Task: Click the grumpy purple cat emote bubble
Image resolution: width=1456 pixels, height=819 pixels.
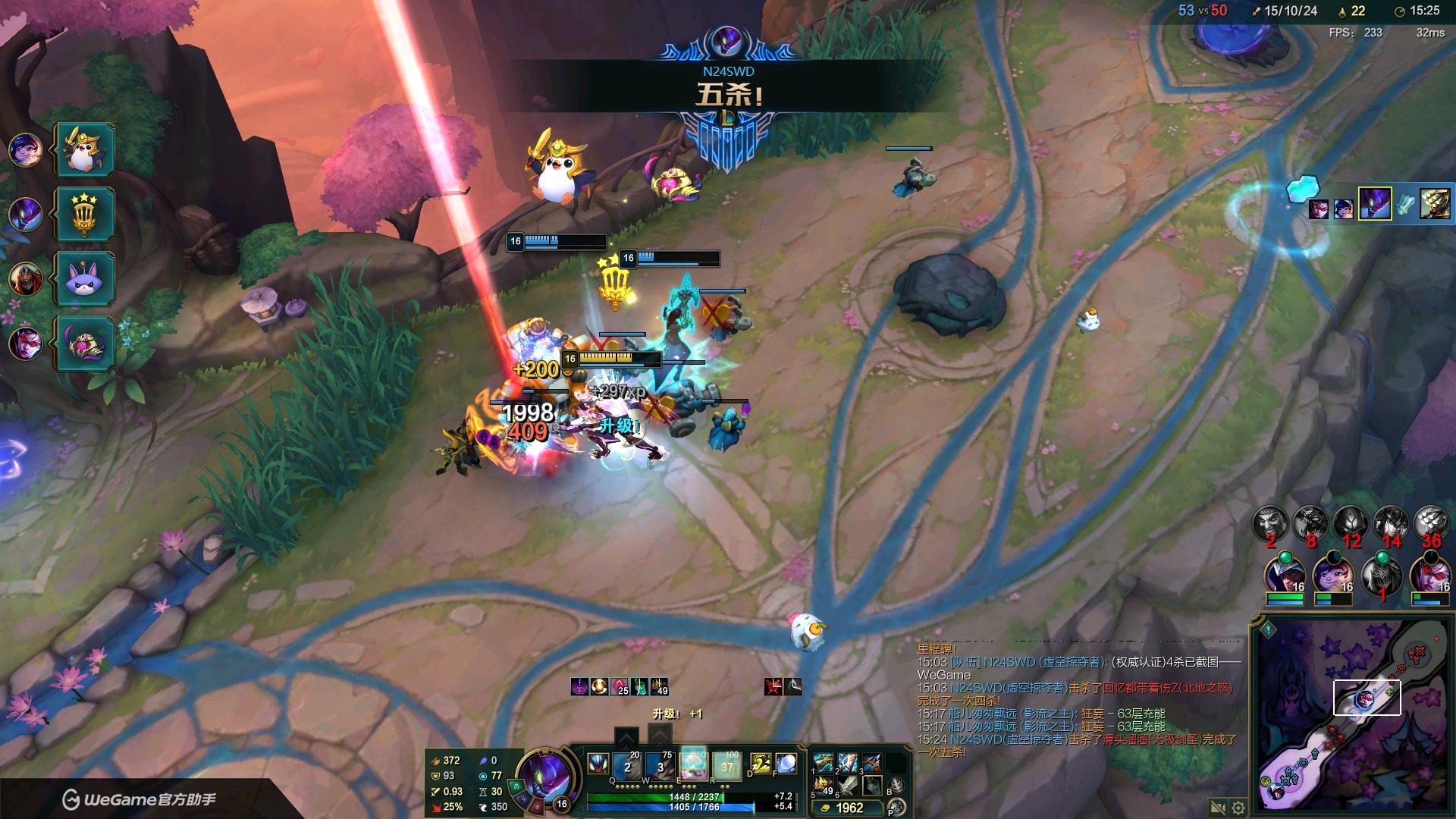Action: [x=84, y=278]
